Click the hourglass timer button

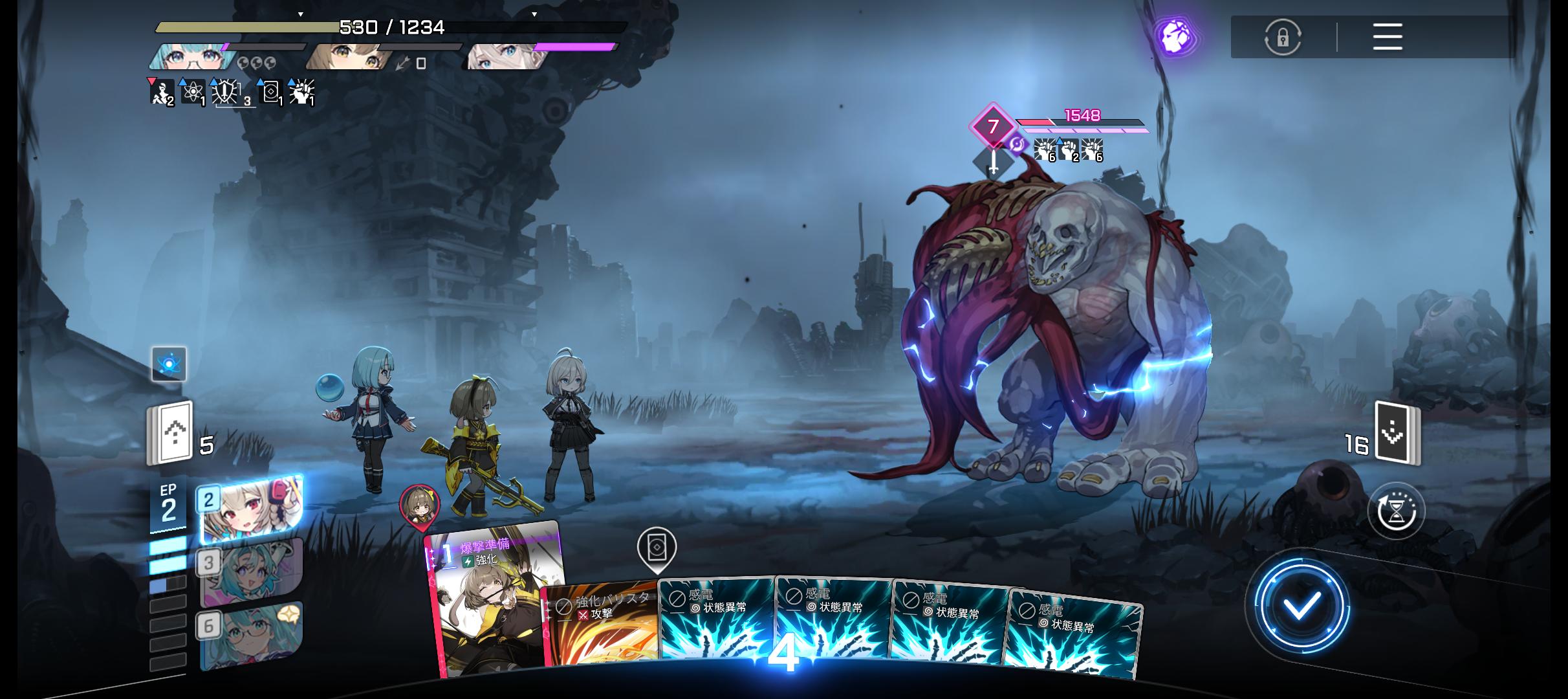1396,511
